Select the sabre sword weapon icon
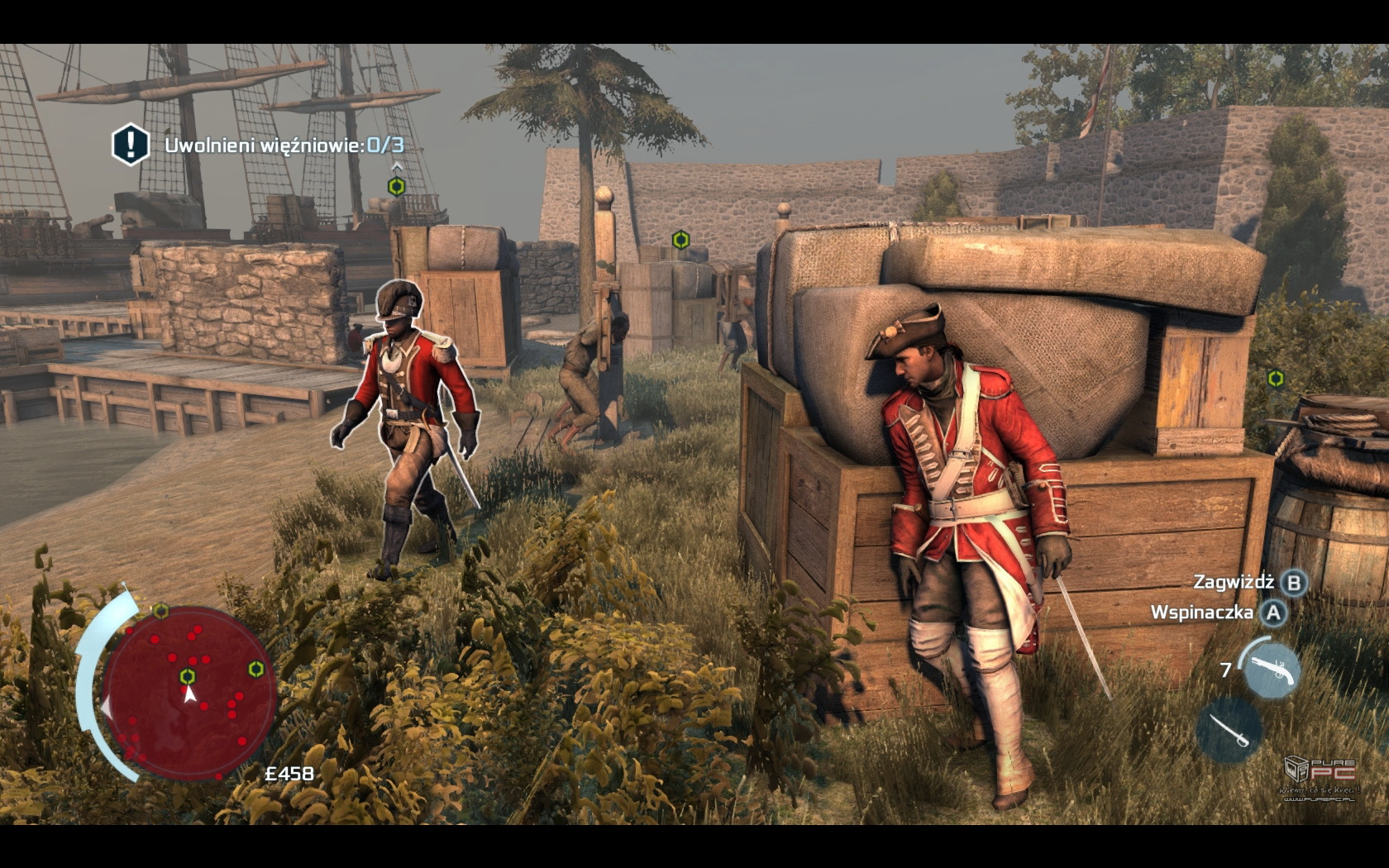Image resolution: width=1389 pixels, height=868 pixels. point(1229,728)
